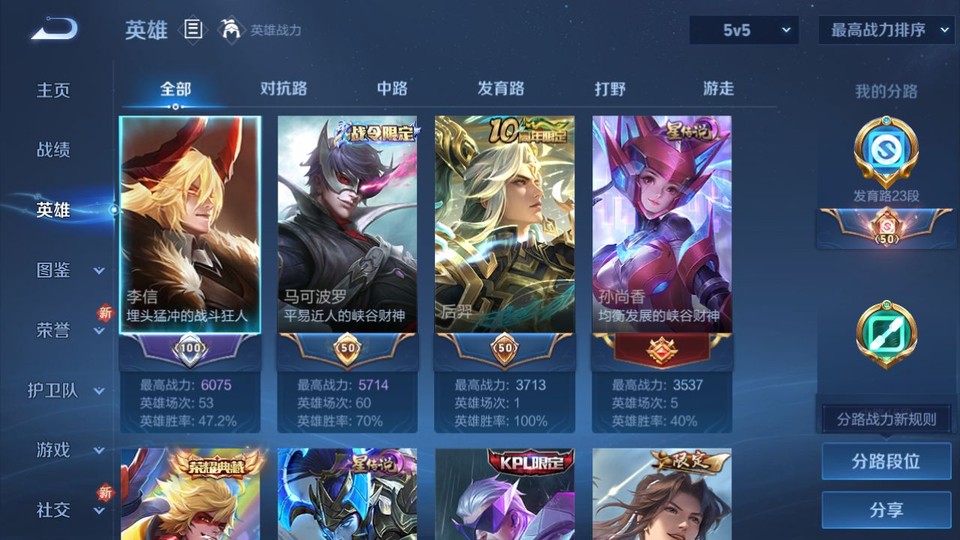Click the 分路段位 button
The height and width of the screenshot is (540, 960).
(x=886, y=462)
